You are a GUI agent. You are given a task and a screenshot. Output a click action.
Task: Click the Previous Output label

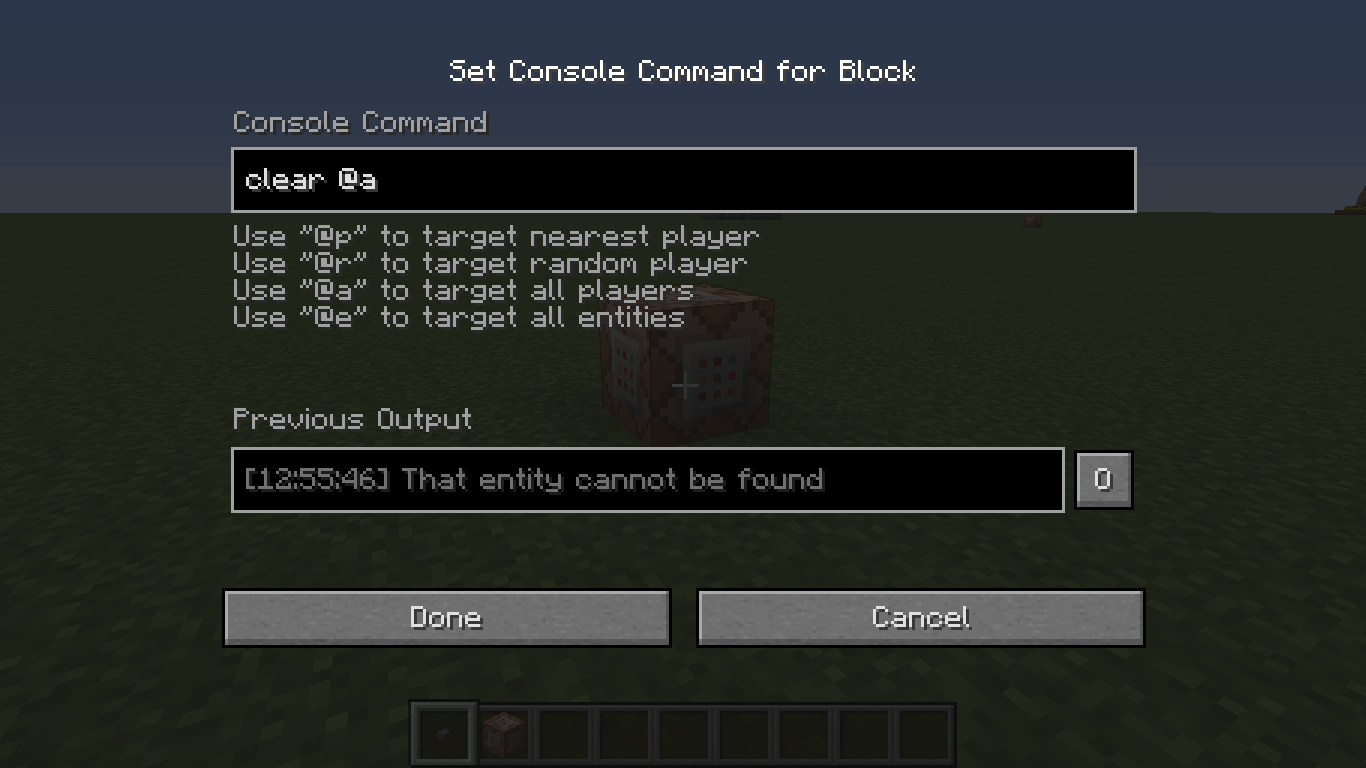point(352,420)
